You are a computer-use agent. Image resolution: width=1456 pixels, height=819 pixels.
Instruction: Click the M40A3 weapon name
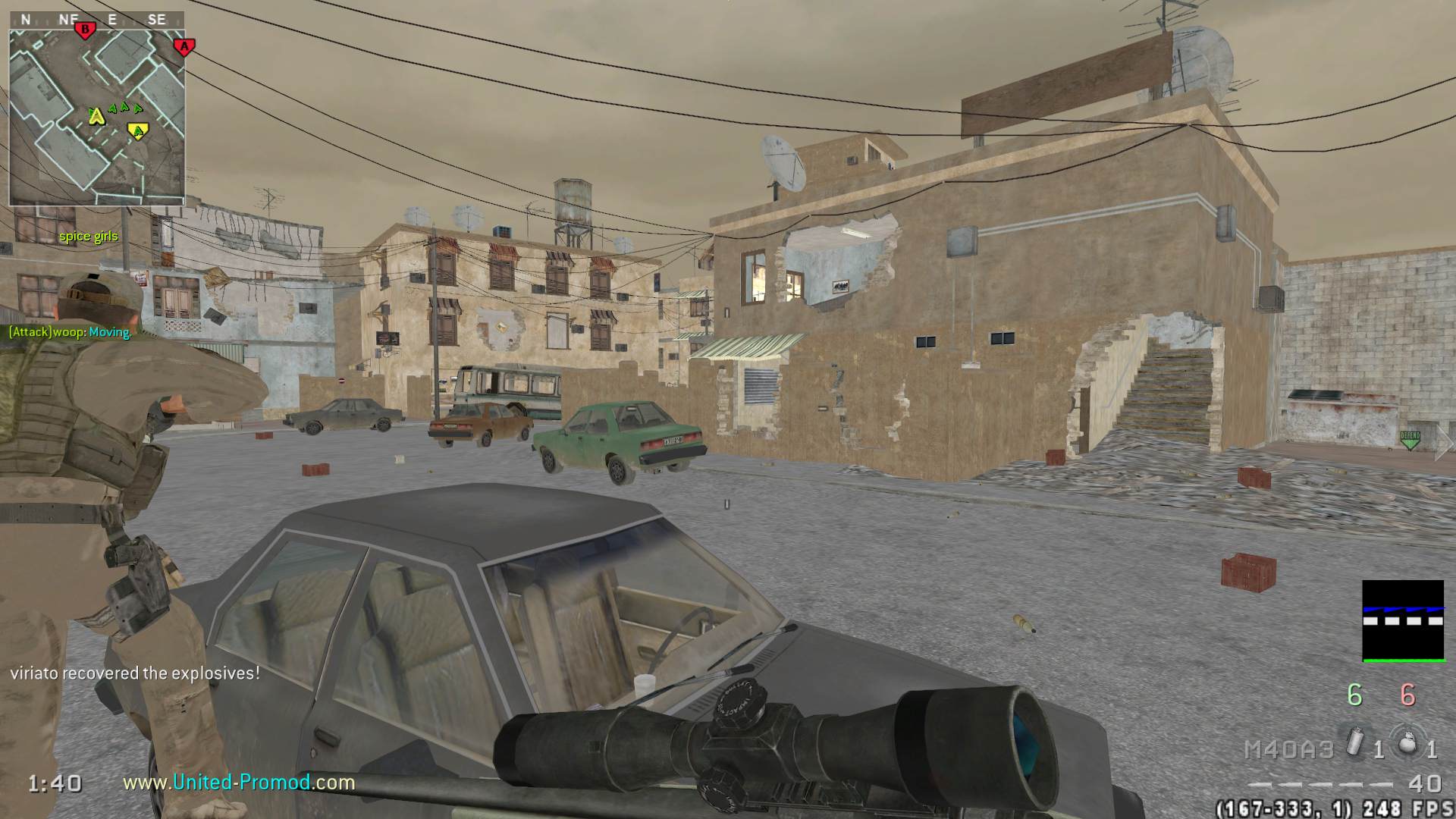pyautogui.click(x=1288, y=749)
